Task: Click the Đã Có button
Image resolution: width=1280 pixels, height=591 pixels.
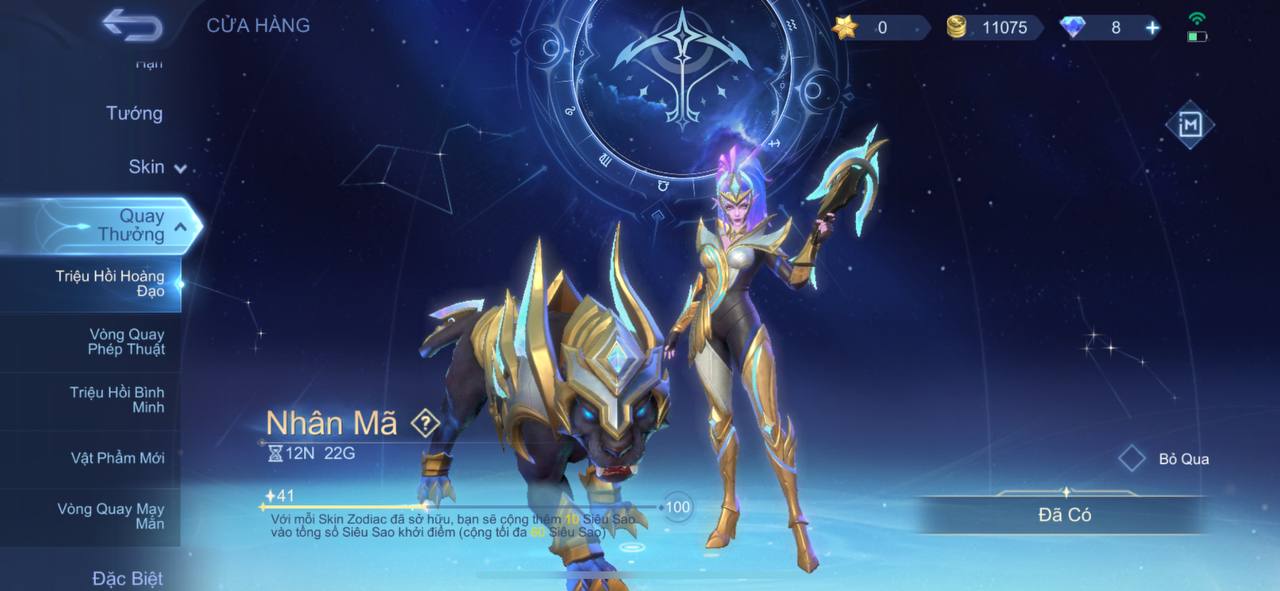Action: click(x=1064, y=515)
